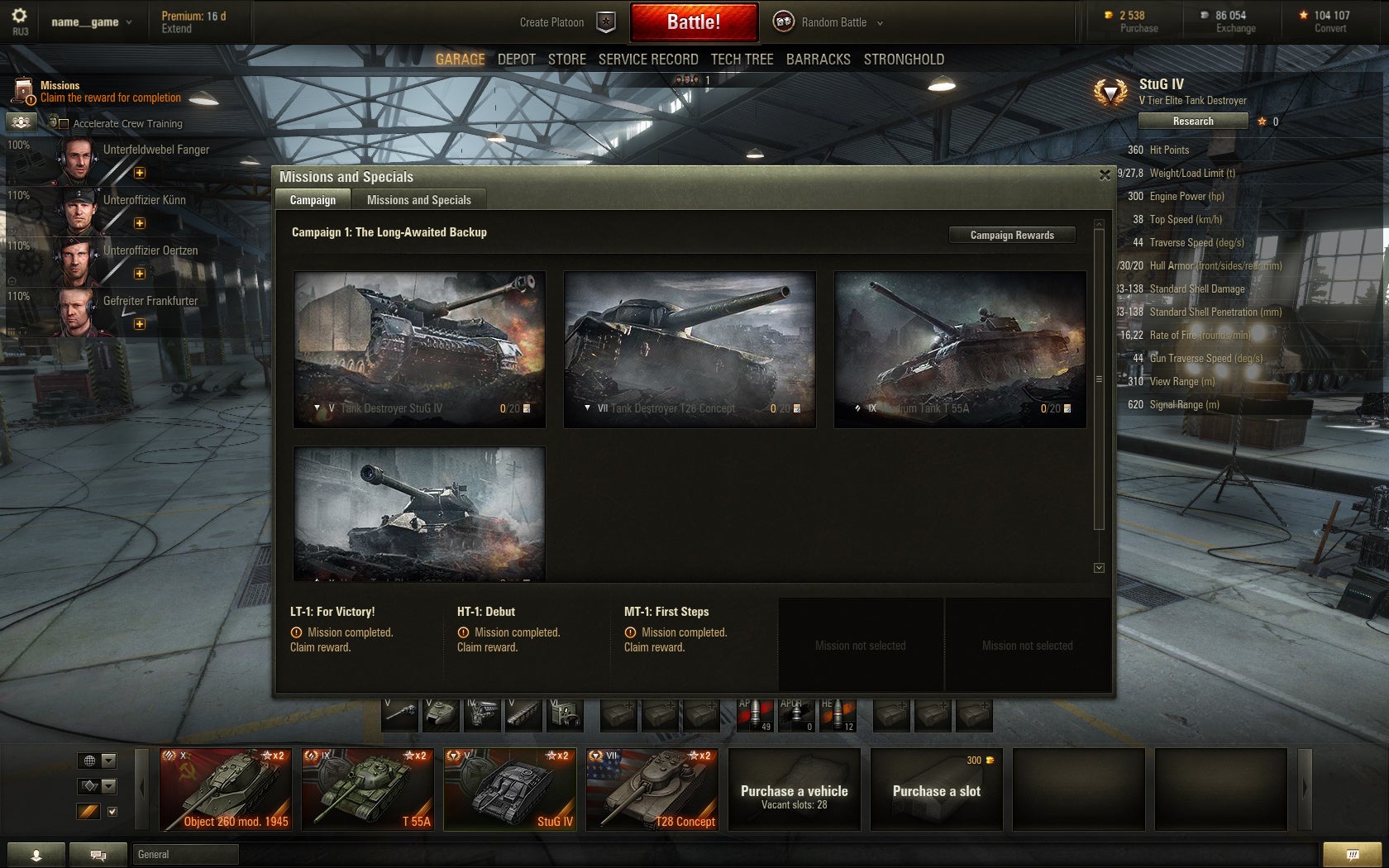Choose the Tank Destroyer T28 Concept tile
This screenshot has width=1389, height=868.
[690, 349]
